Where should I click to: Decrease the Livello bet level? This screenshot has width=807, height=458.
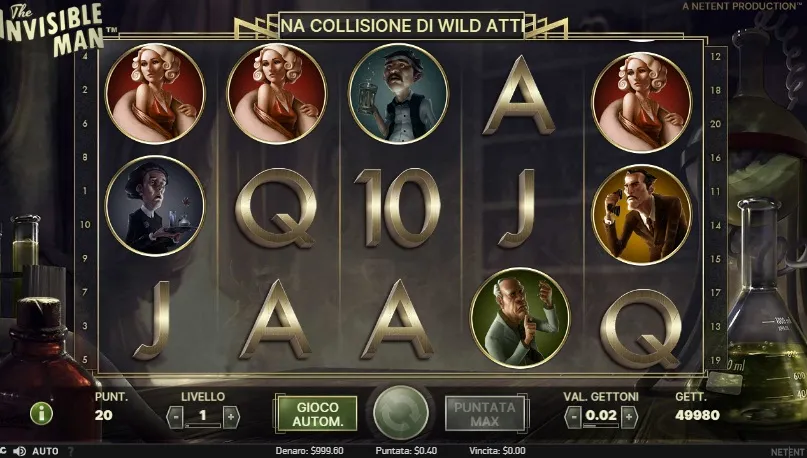(175, 416)
